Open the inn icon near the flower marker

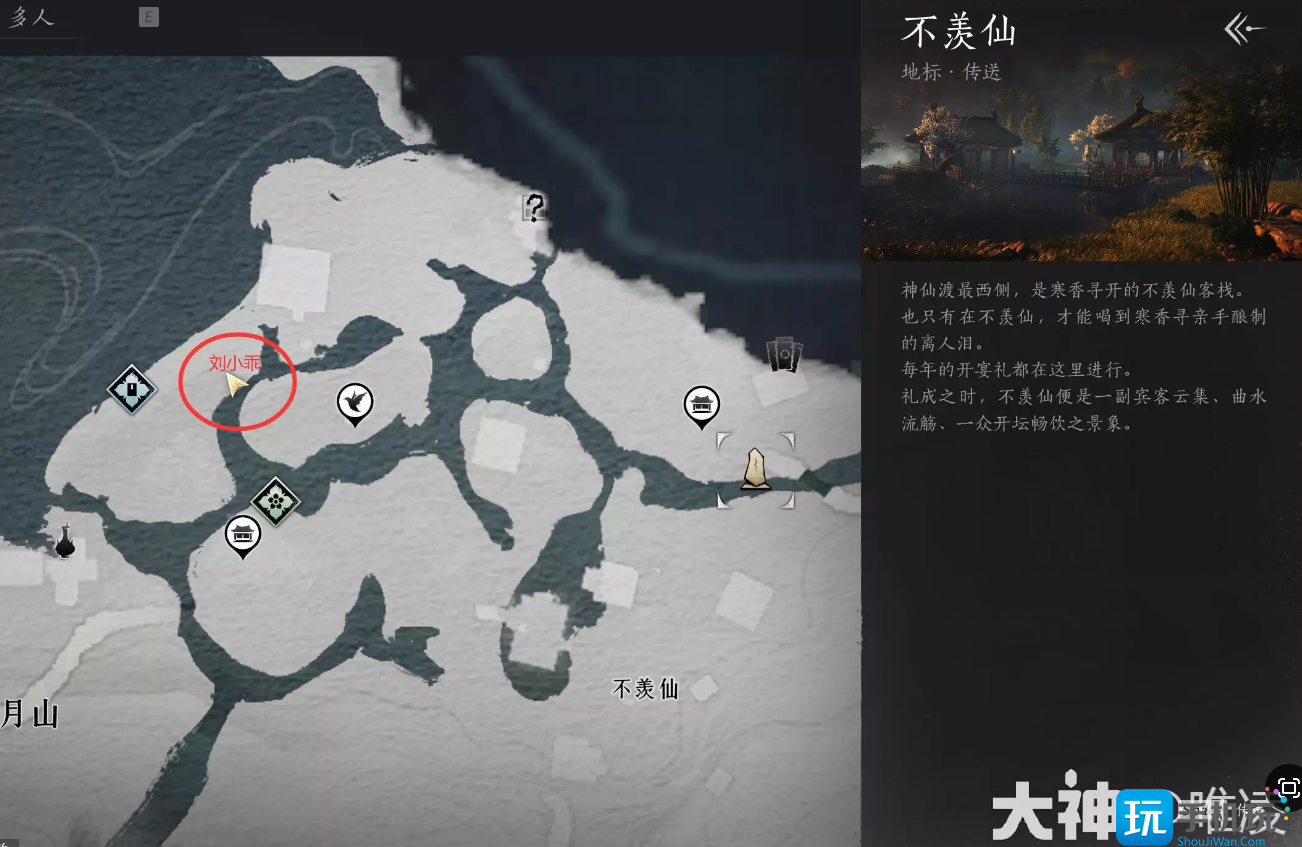pos(243,534)
